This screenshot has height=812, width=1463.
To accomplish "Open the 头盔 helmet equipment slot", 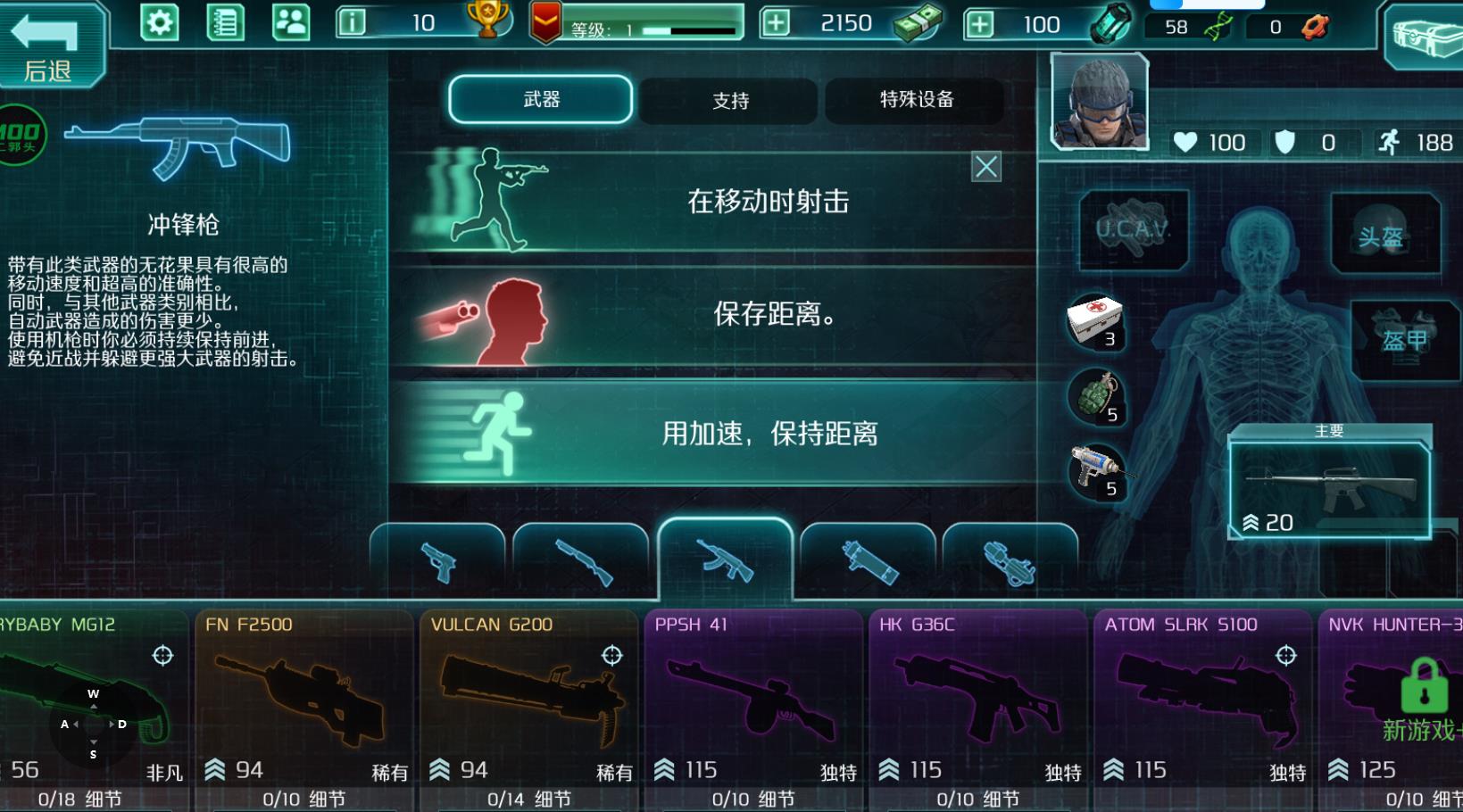I will coord(1383,235).
